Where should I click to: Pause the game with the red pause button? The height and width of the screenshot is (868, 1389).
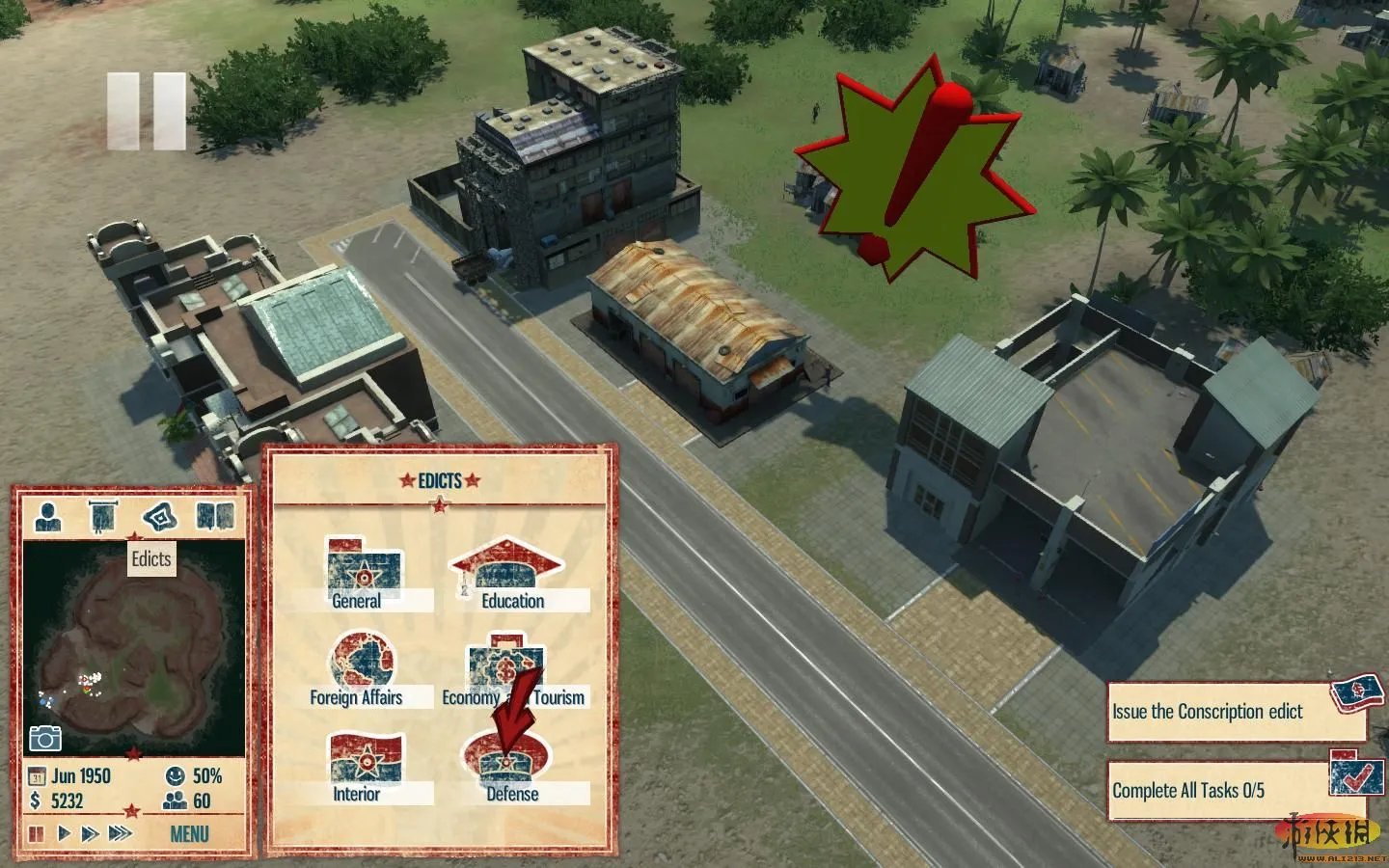point(37,833)
